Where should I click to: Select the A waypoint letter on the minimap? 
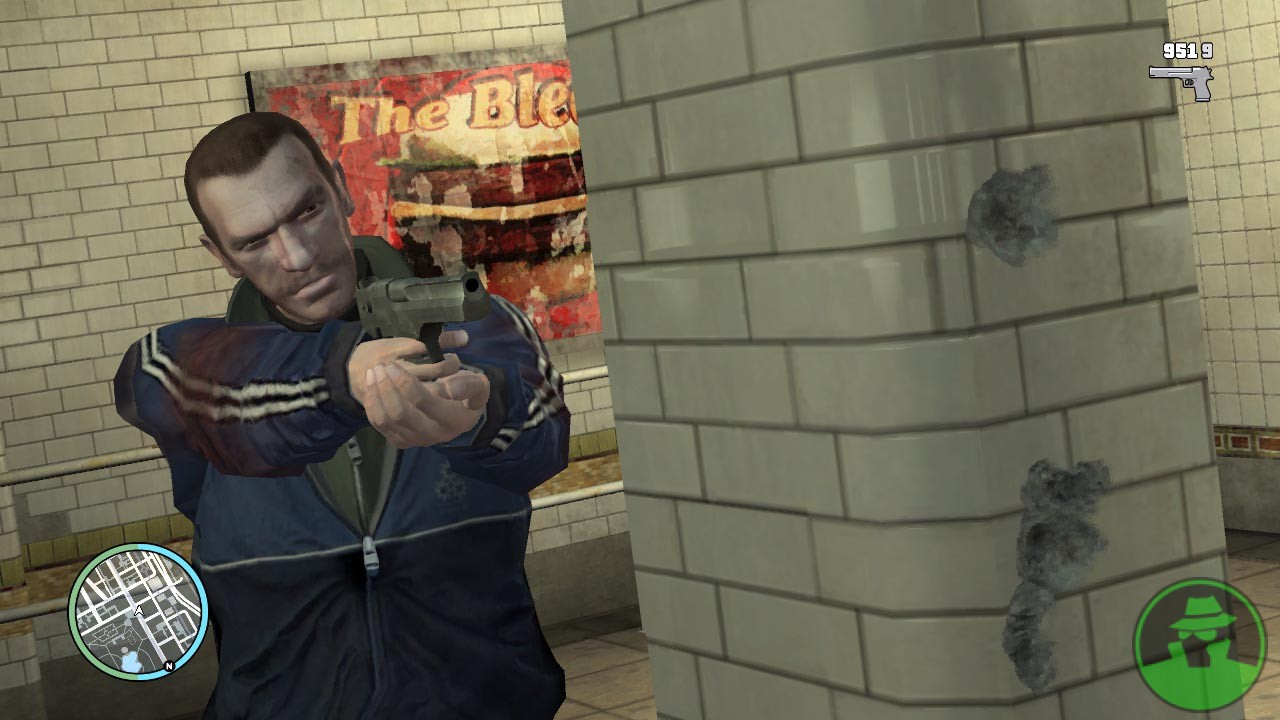tap(138, 608)
